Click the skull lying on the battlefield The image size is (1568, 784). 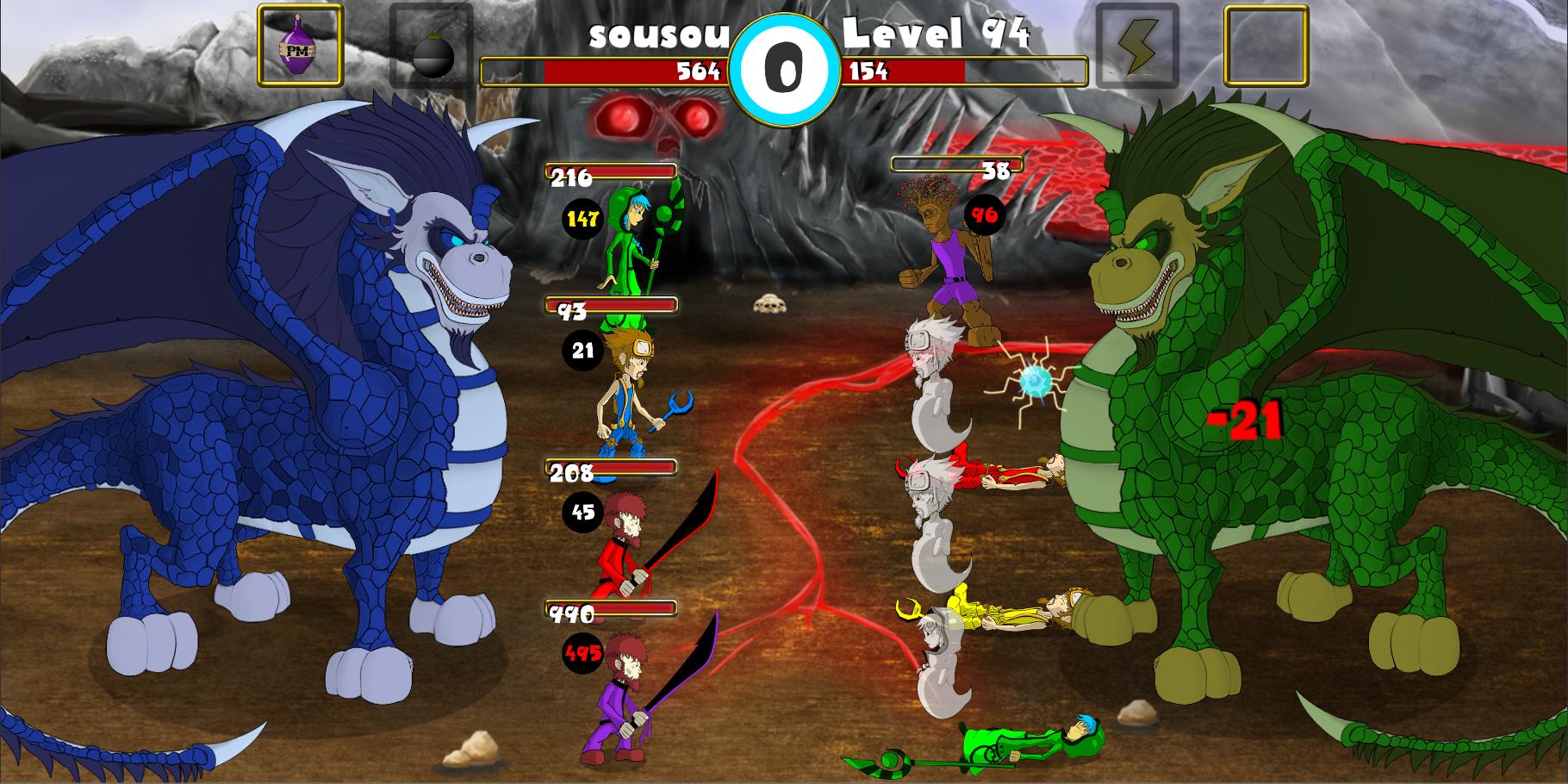coord(769,303)
